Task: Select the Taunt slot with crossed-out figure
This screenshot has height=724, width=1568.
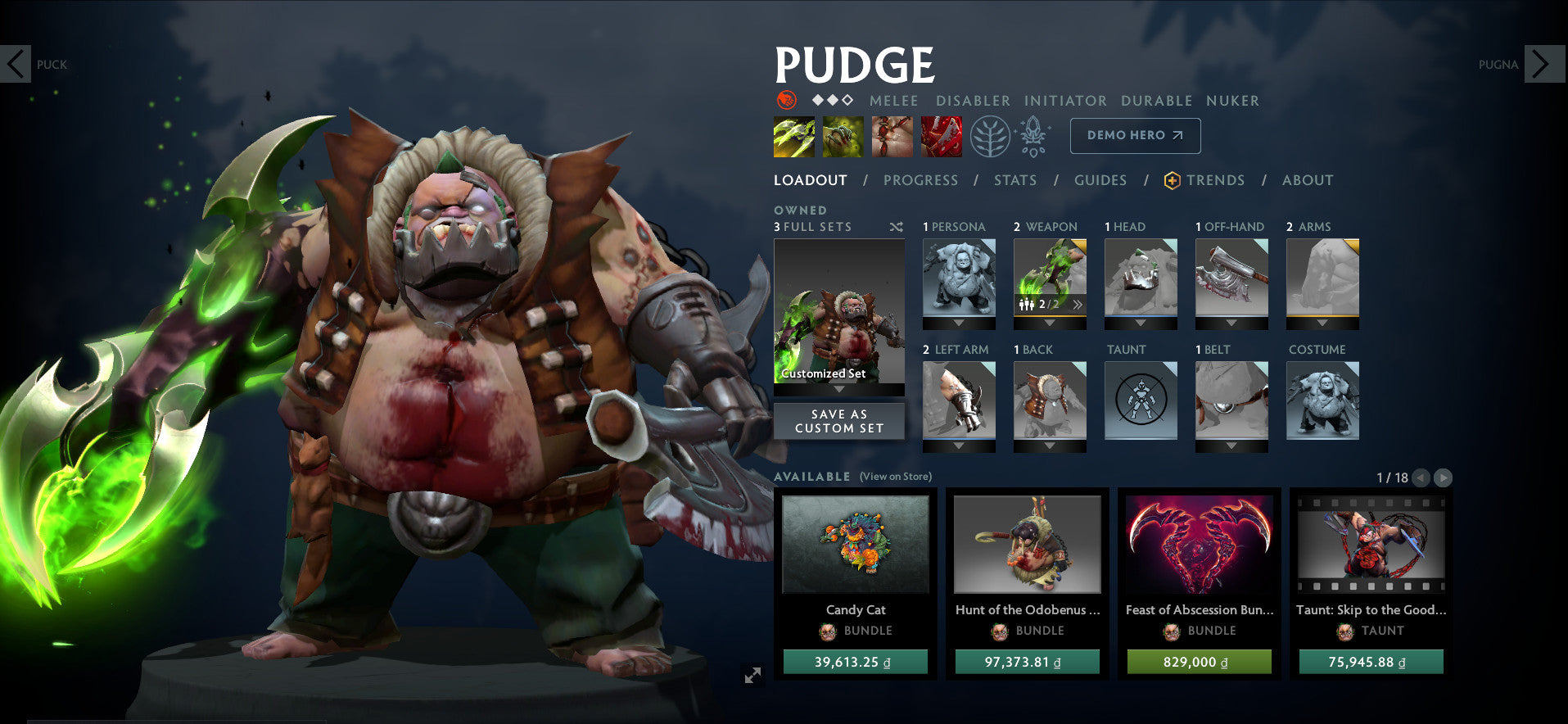Action: [x=1141, y=400]
